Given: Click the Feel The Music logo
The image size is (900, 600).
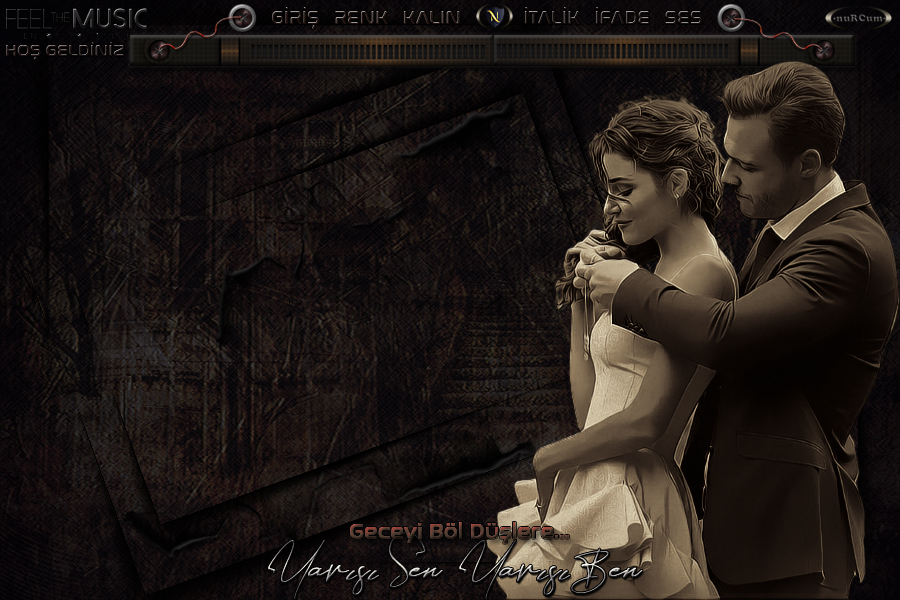Looking at the screenshot, I should point(76,18).
